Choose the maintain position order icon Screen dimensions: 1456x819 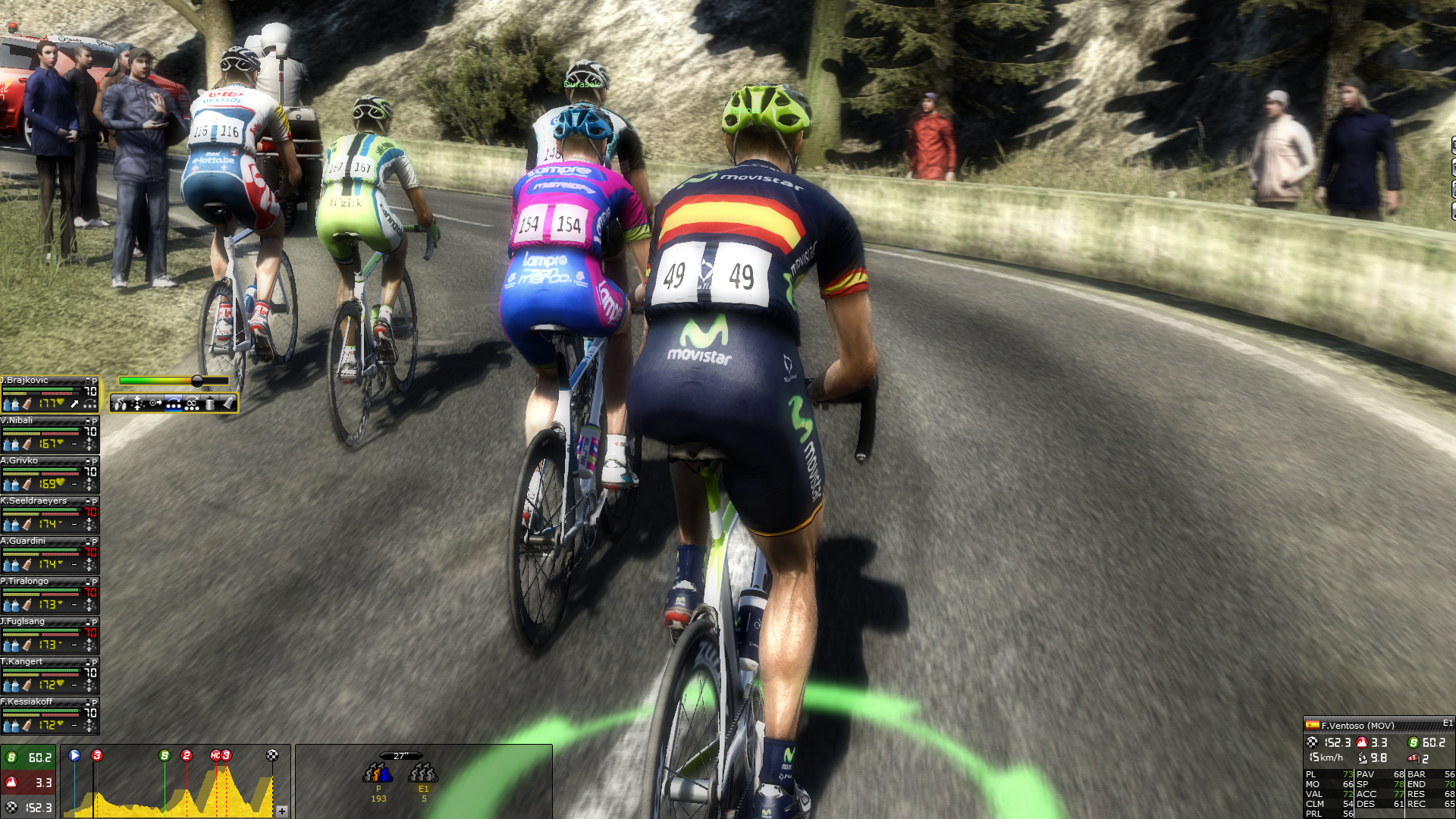137,403
